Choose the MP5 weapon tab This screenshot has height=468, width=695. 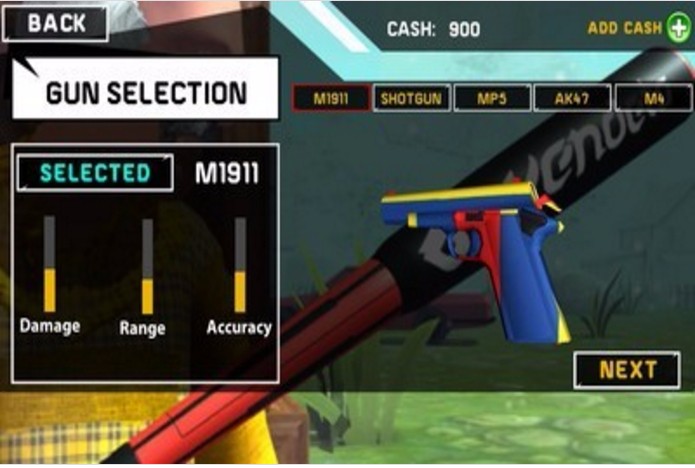coord(491,98)
